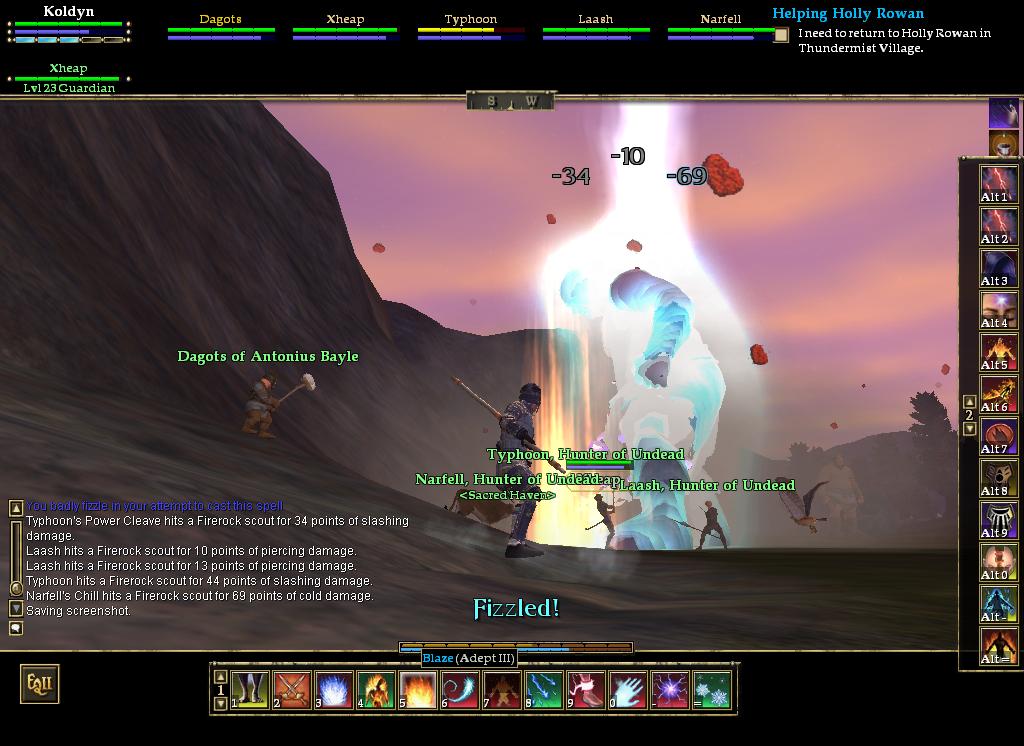The image size is (1024, 746).
Task: Cast the icy hand spell in slot 0
Action: coord(627,690)
